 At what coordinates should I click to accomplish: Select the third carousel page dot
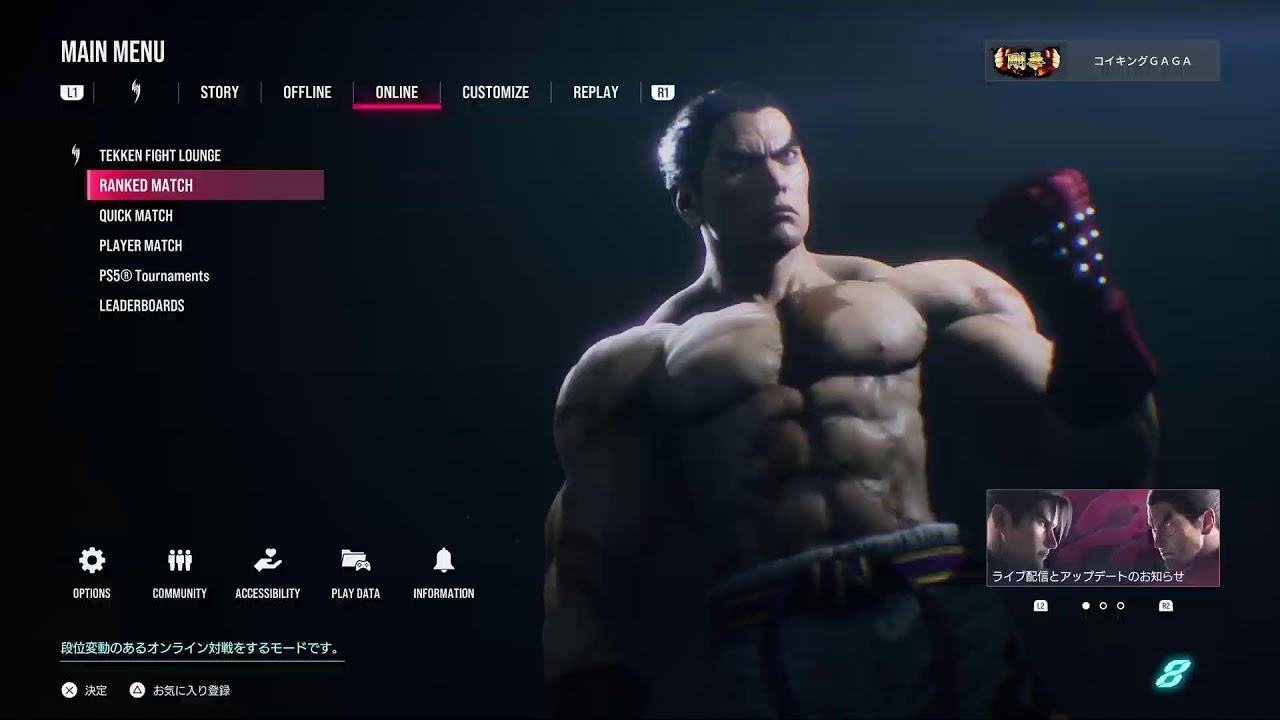[1120, 604]
